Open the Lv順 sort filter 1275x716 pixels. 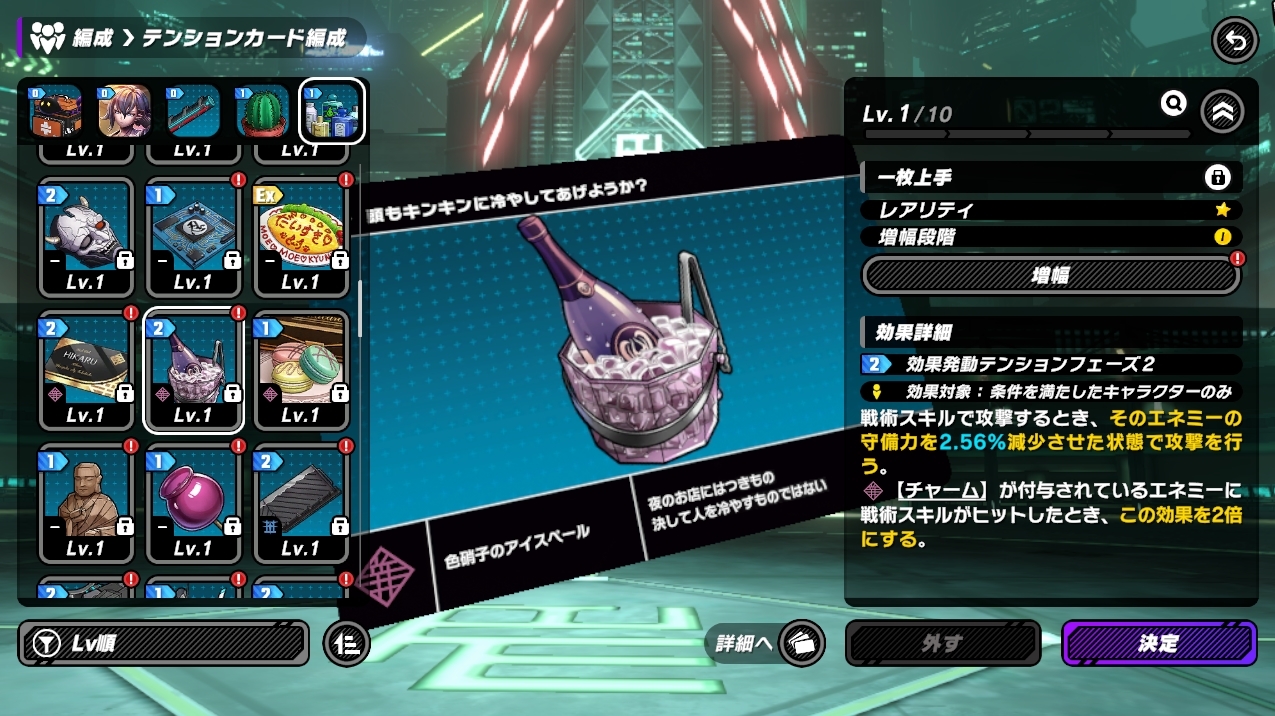pos(165,643)
